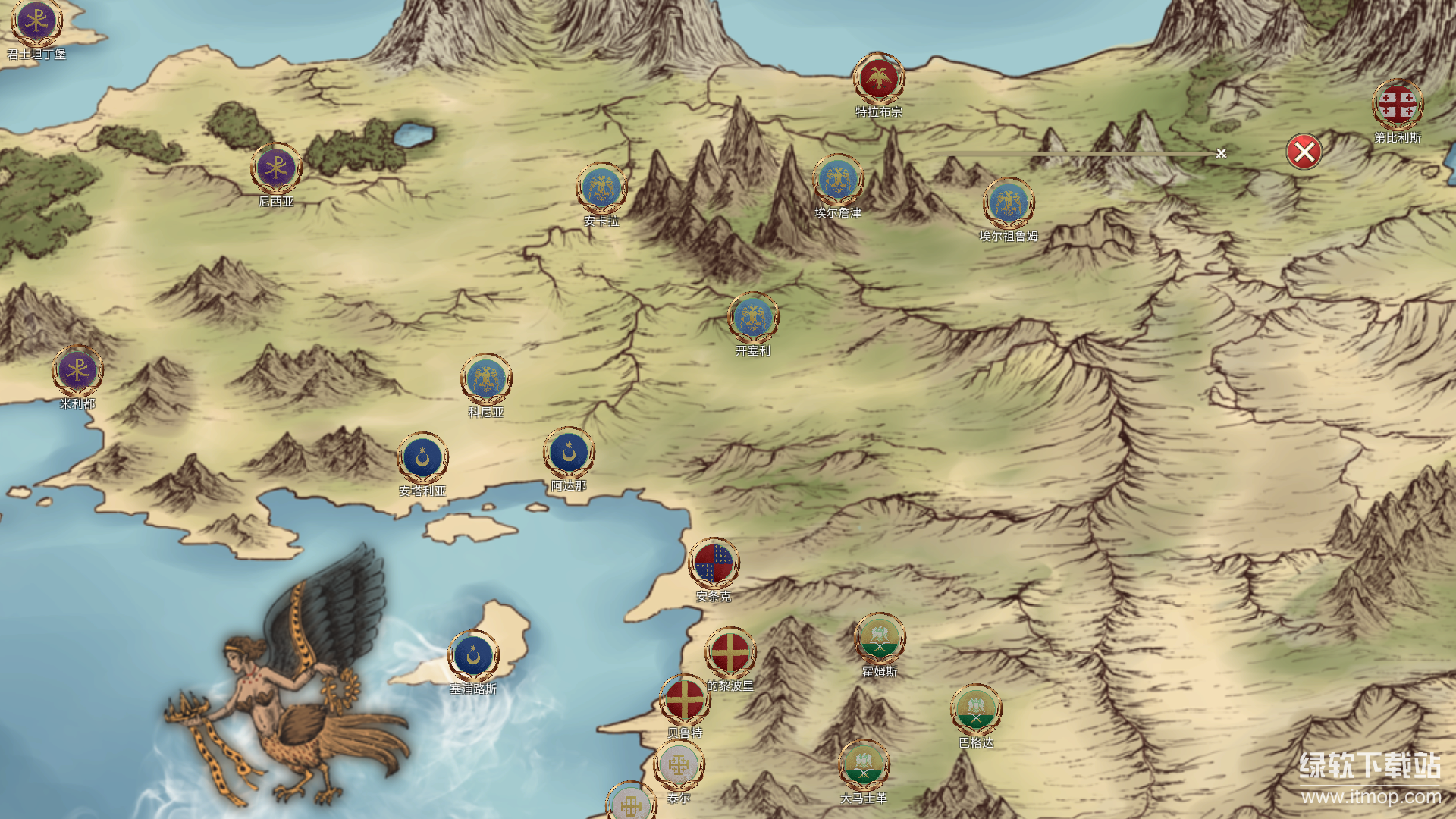The width and height of the screenshot is (1456, 819).
Task: Select the 君士坦丁堡 city marker
Action: pos(36,22)
